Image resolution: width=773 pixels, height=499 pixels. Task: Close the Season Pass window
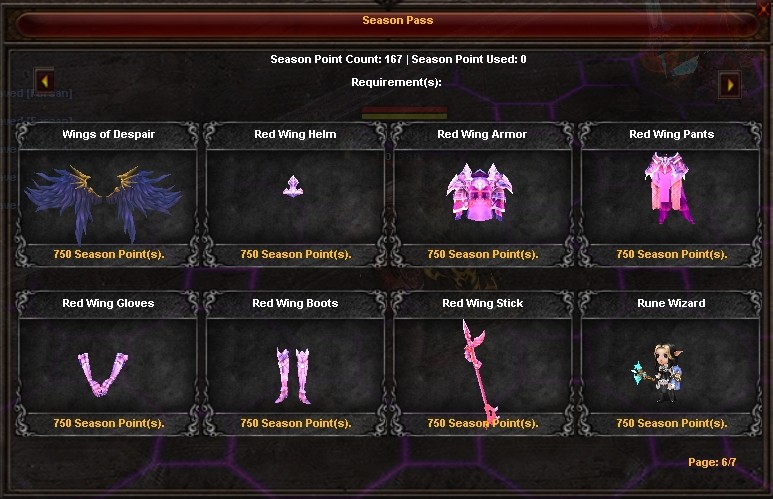point(765,7)
